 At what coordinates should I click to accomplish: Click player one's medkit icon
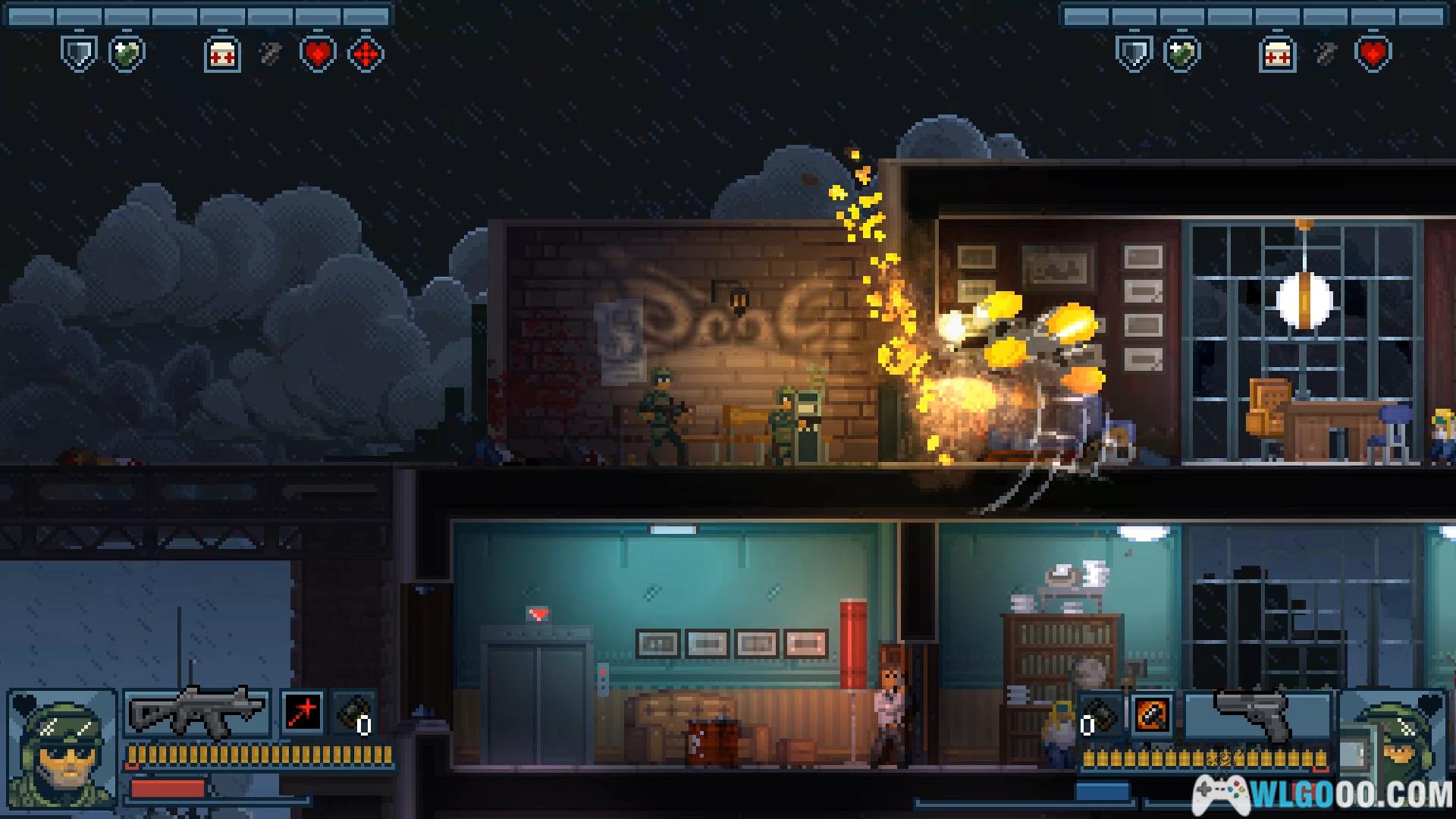pyautogui.click(x=222, y=54)
